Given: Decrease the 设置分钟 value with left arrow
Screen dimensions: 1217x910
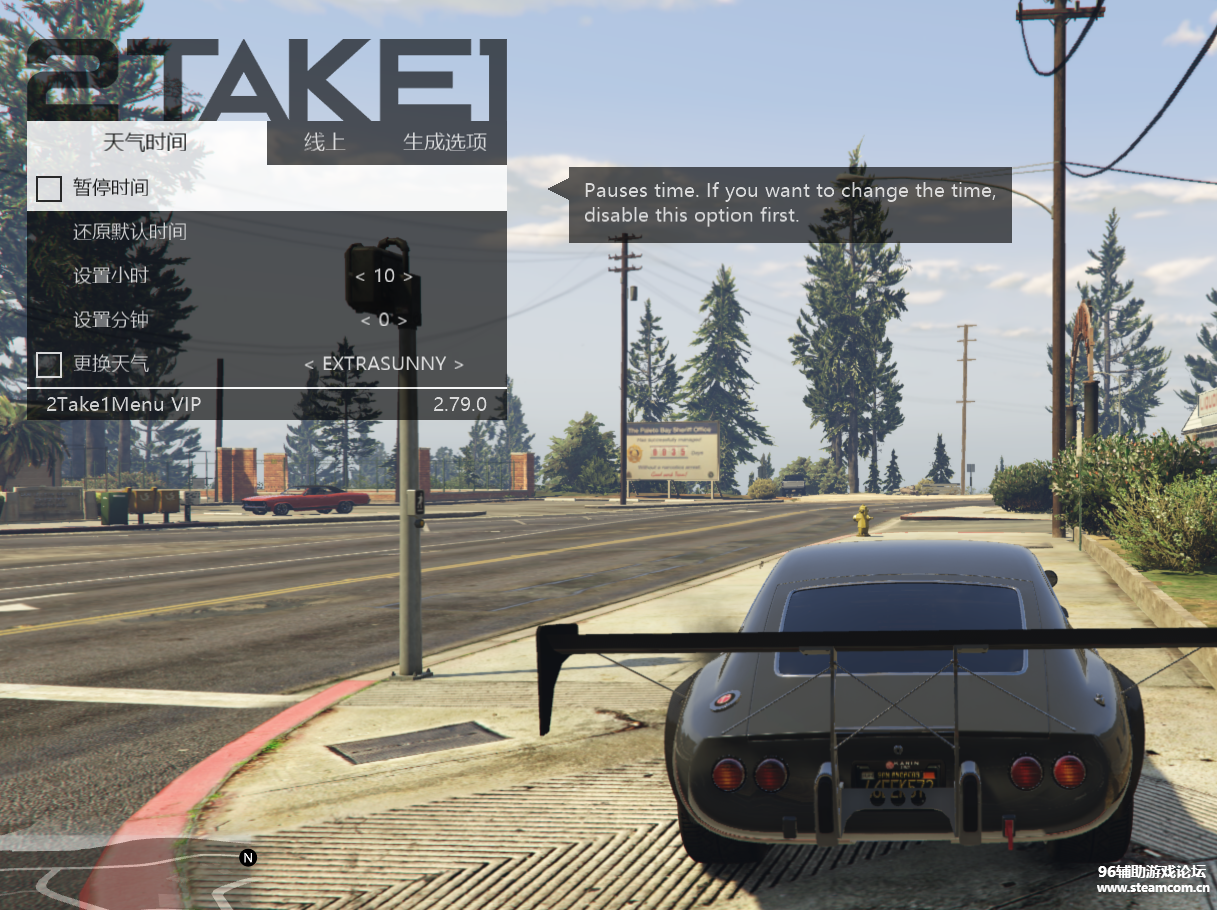Looking at the screenshot, I should point(366,320).
